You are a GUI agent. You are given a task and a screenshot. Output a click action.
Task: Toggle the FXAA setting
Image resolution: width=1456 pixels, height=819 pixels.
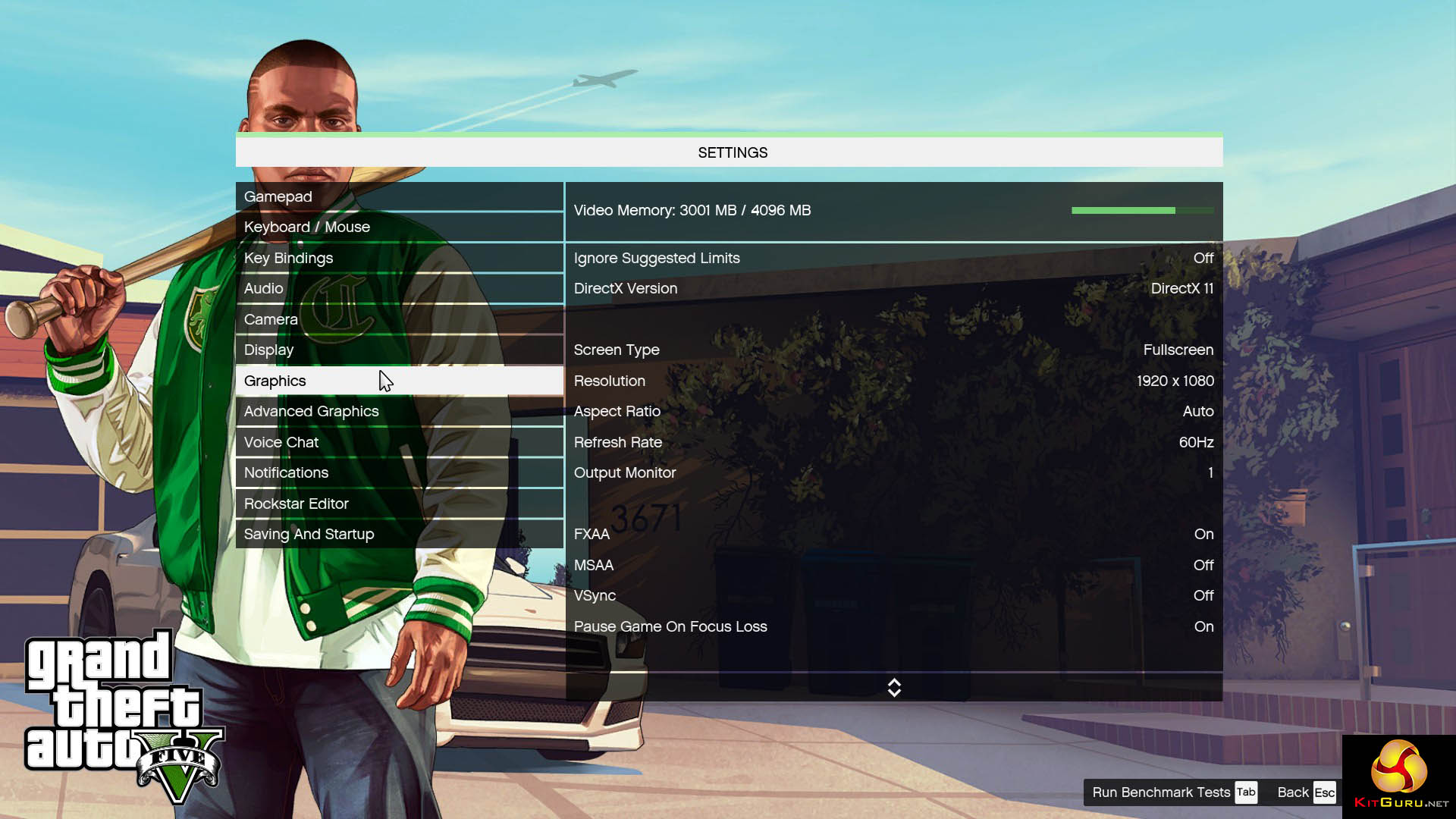point(893,534)
